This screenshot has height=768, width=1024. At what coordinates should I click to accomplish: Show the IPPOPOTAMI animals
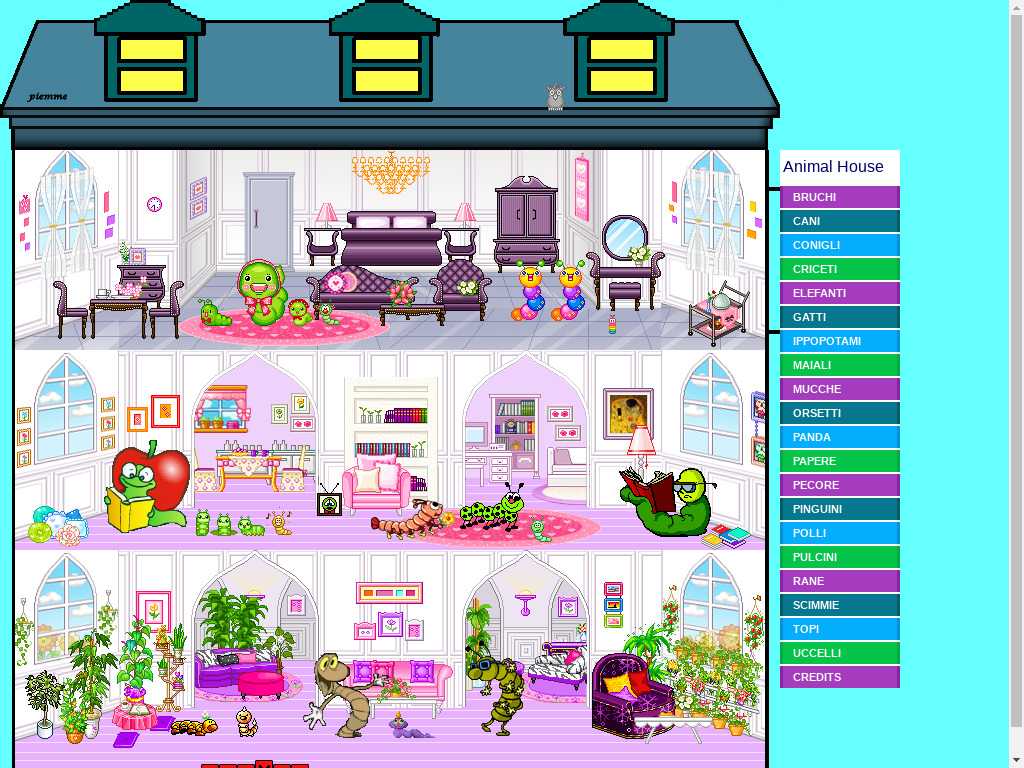[839, 341]
